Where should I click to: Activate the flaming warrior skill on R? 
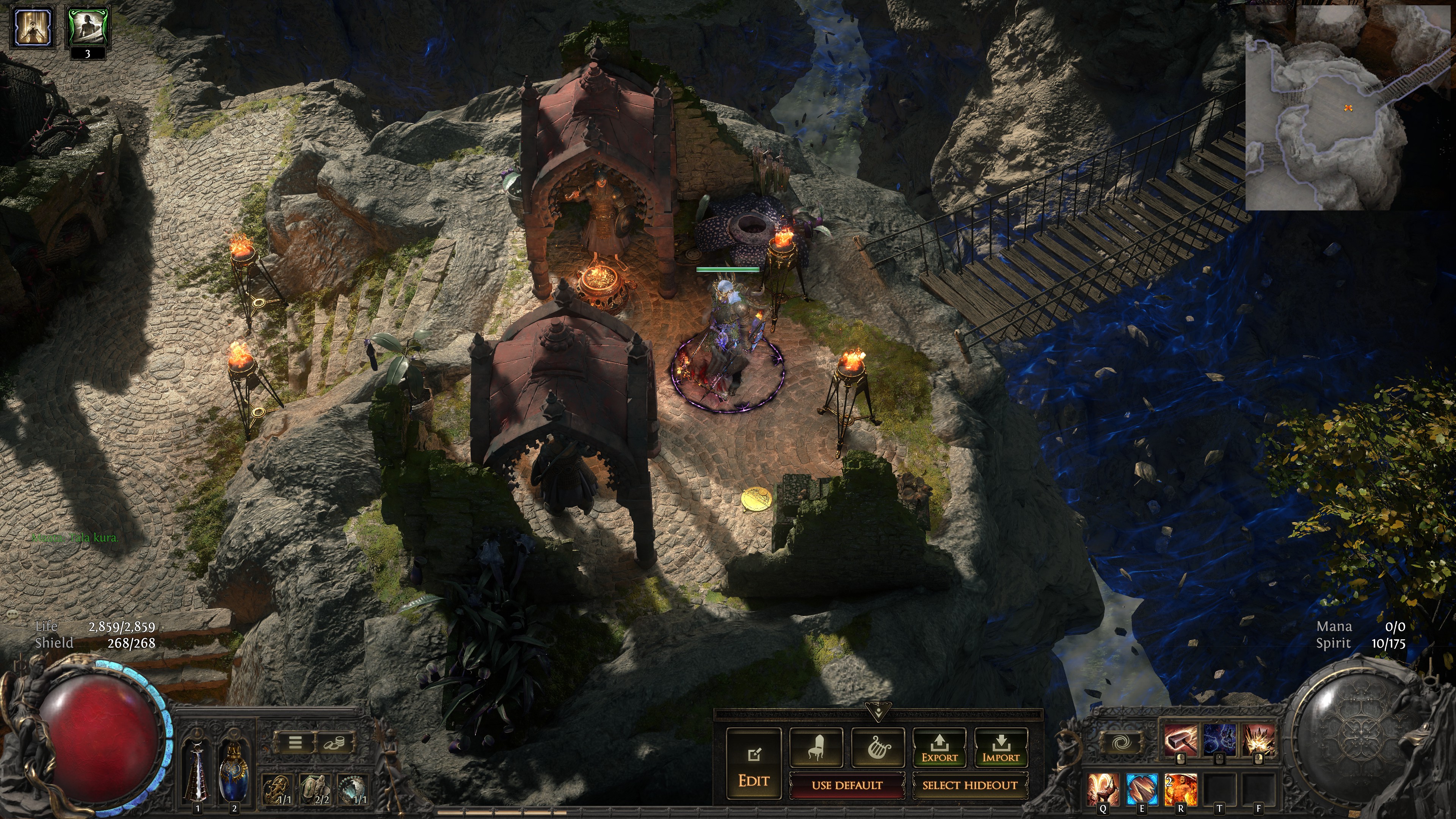pos(1180,789)
